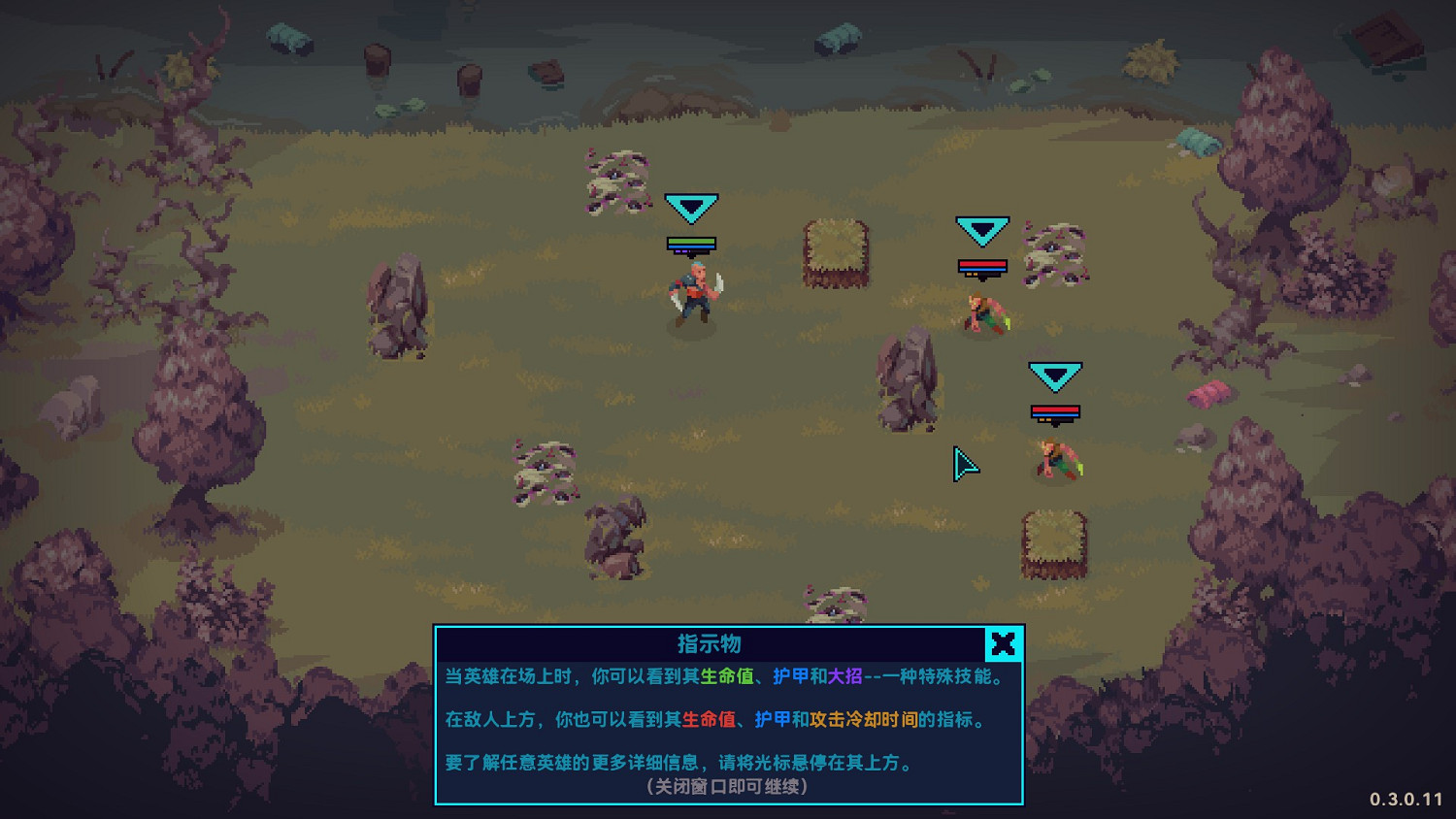Click the triangle marker above the upper enemy
This screenshot has width=1456, height=819.
[982, 229]
